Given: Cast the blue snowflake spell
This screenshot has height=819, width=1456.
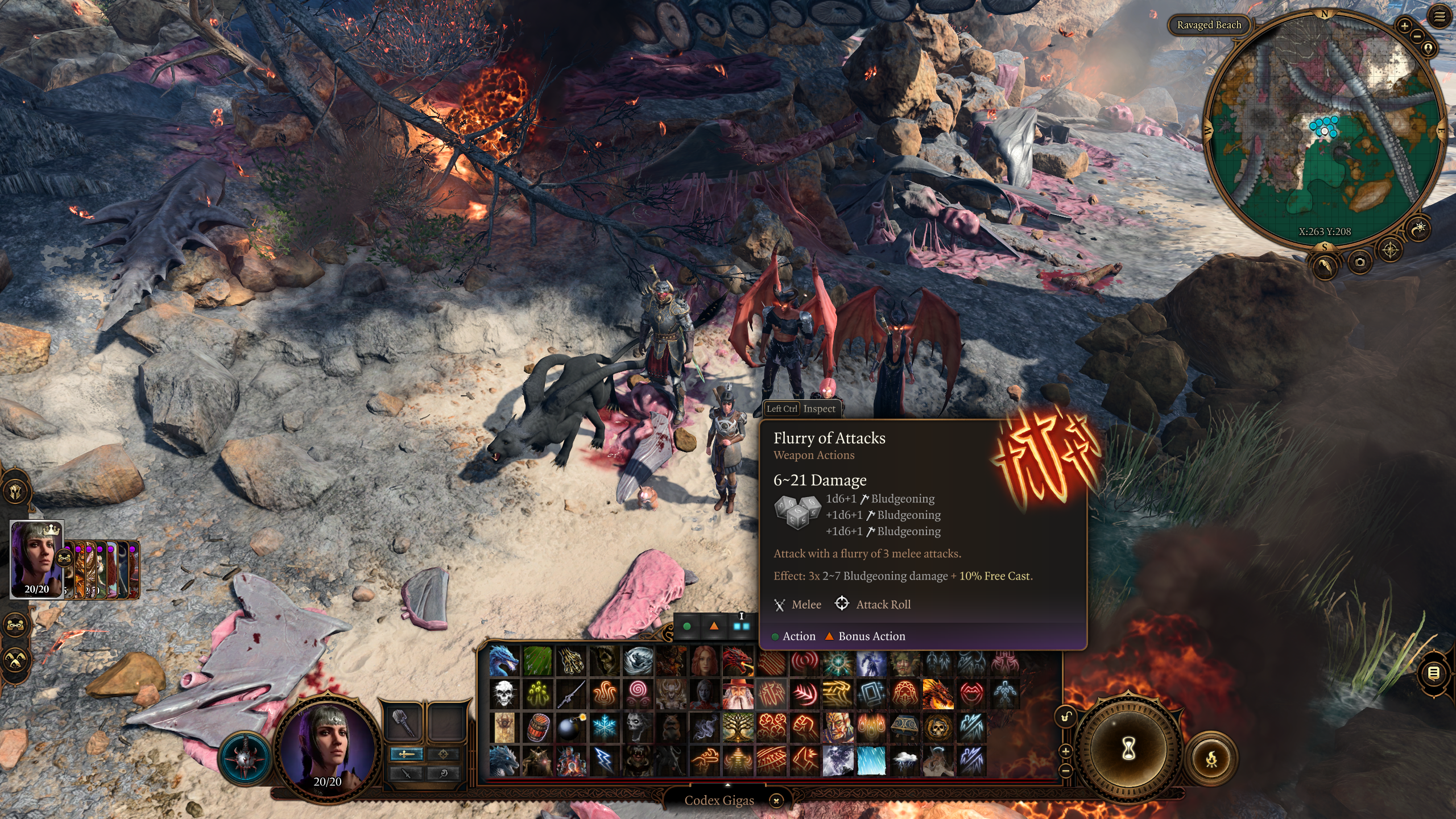Looking at the screenshot, I should [x=604, y=727].
